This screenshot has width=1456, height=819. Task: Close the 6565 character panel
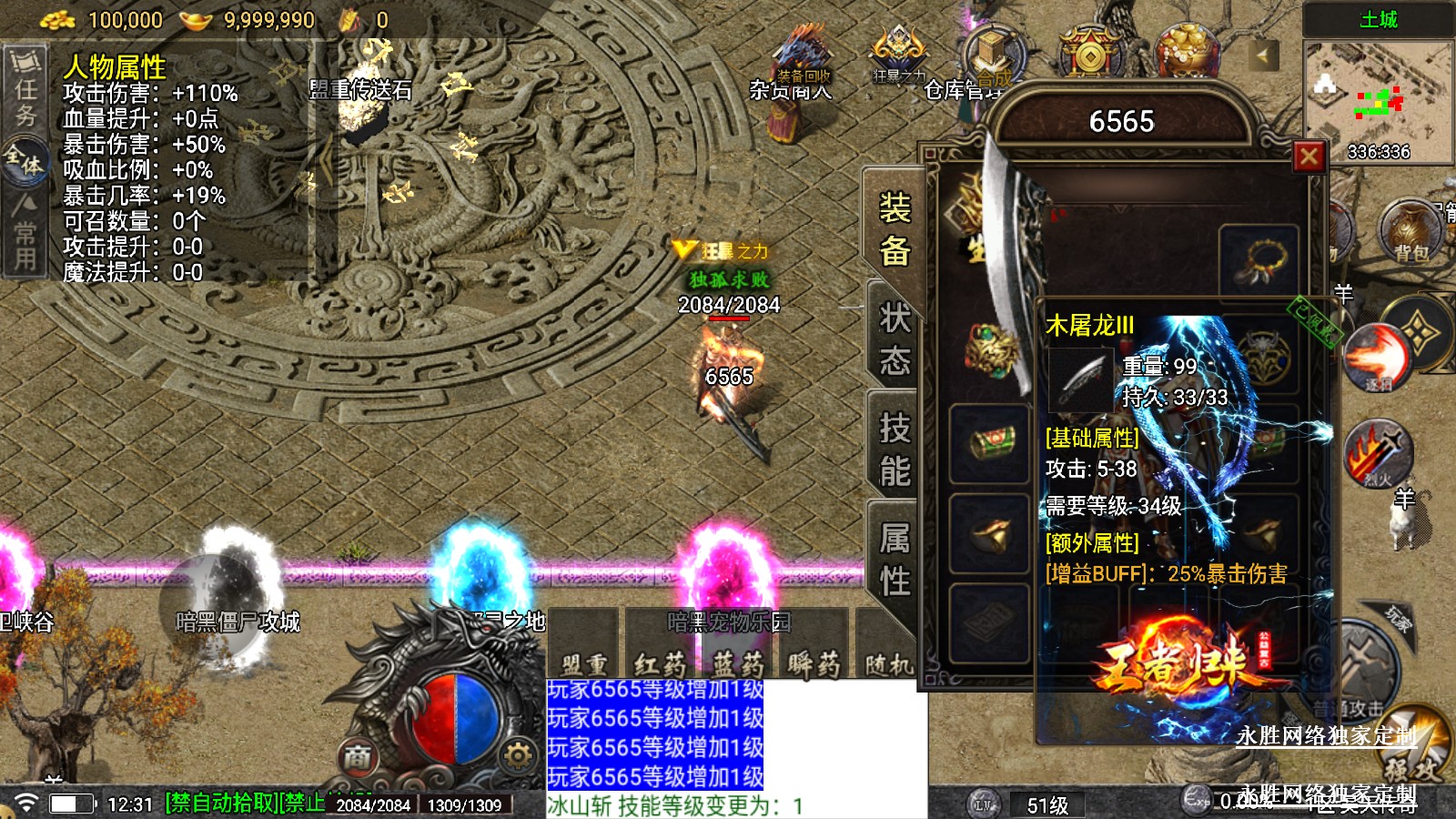pos(1309,157)
